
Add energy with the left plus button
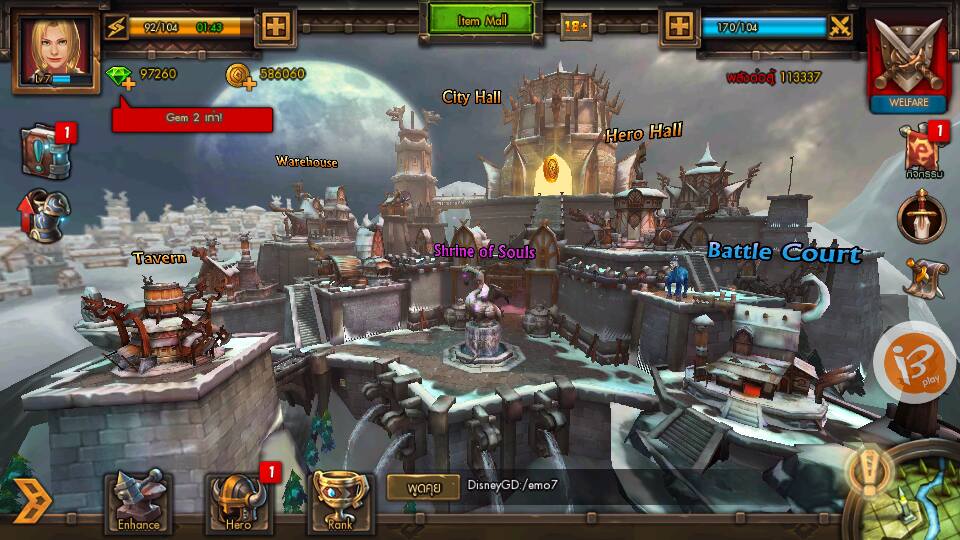[273, 27]
